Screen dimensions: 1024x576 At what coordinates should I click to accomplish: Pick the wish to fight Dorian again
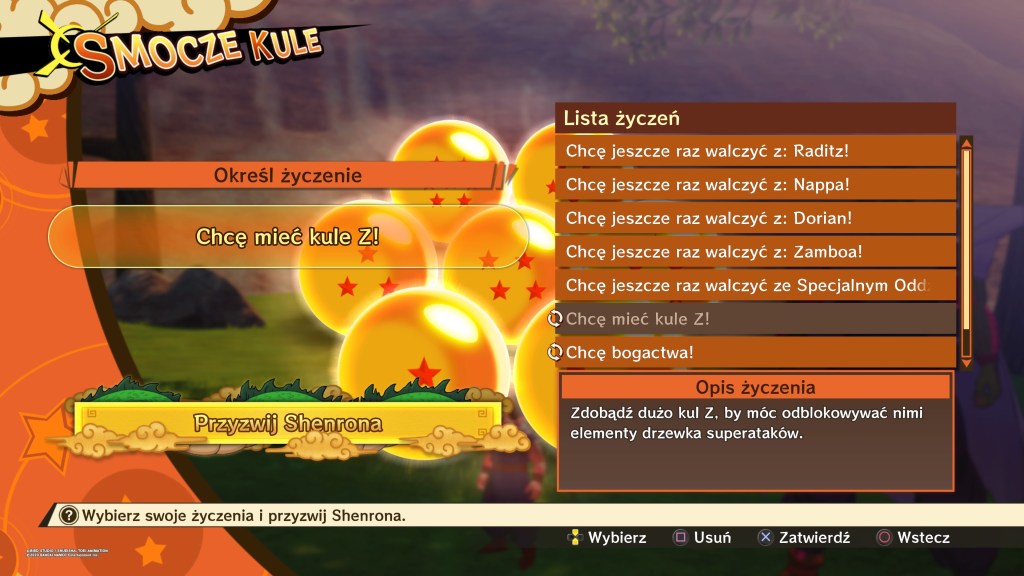click(x=755, y=218)
